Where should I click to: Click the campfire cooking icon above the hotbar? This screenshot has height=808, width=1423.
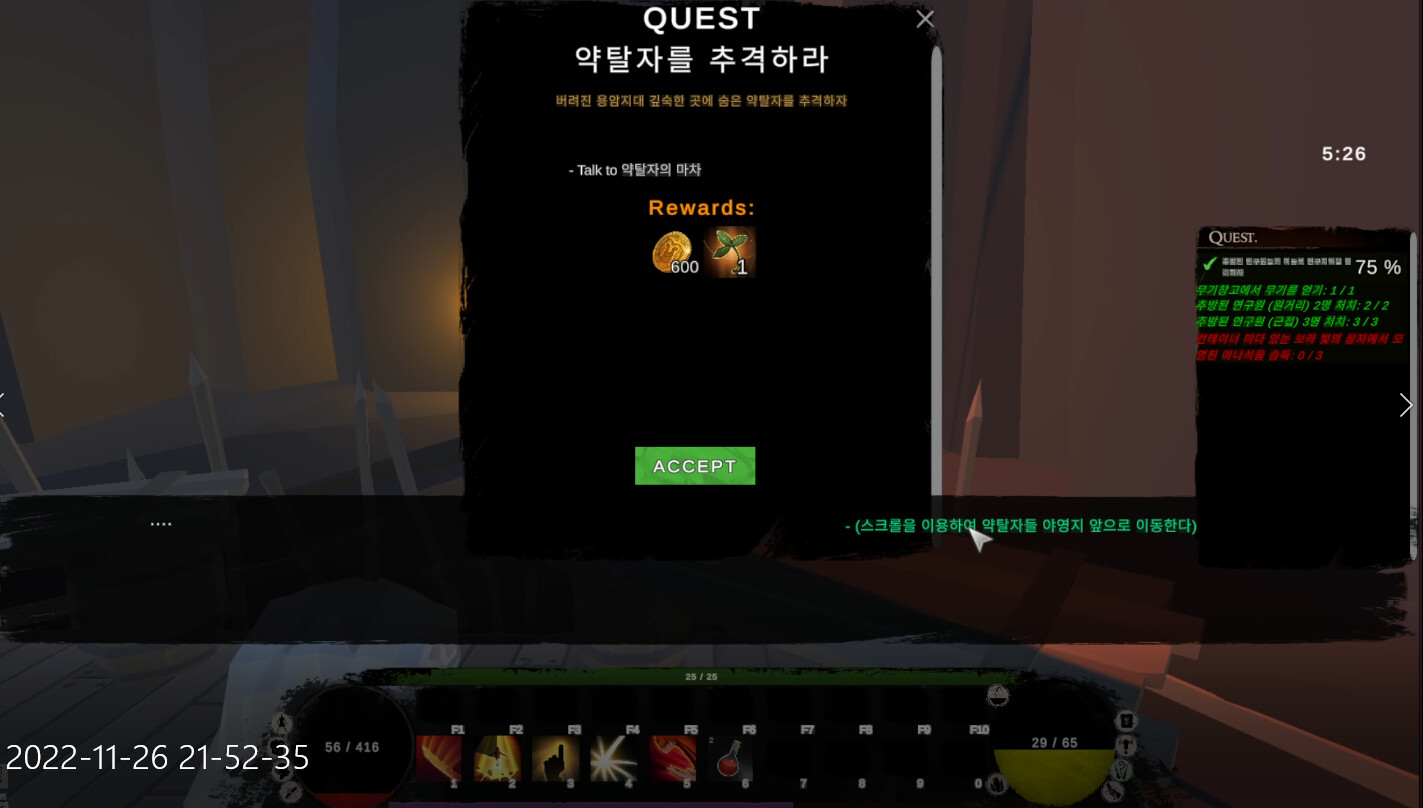click(997, 697)
